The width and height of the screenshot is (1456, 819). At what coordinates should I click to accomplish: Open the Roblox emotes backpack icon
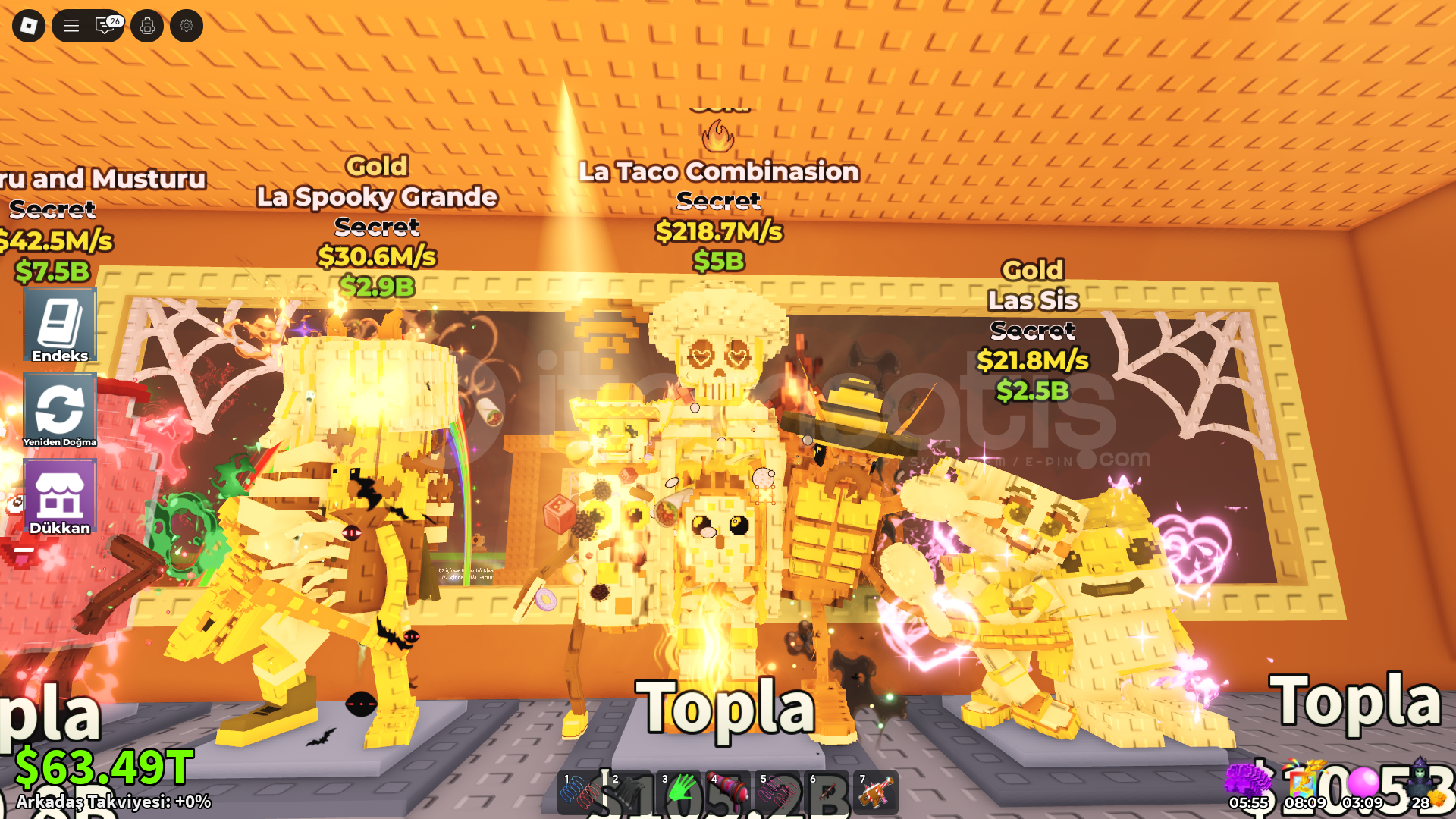(147, 25)
